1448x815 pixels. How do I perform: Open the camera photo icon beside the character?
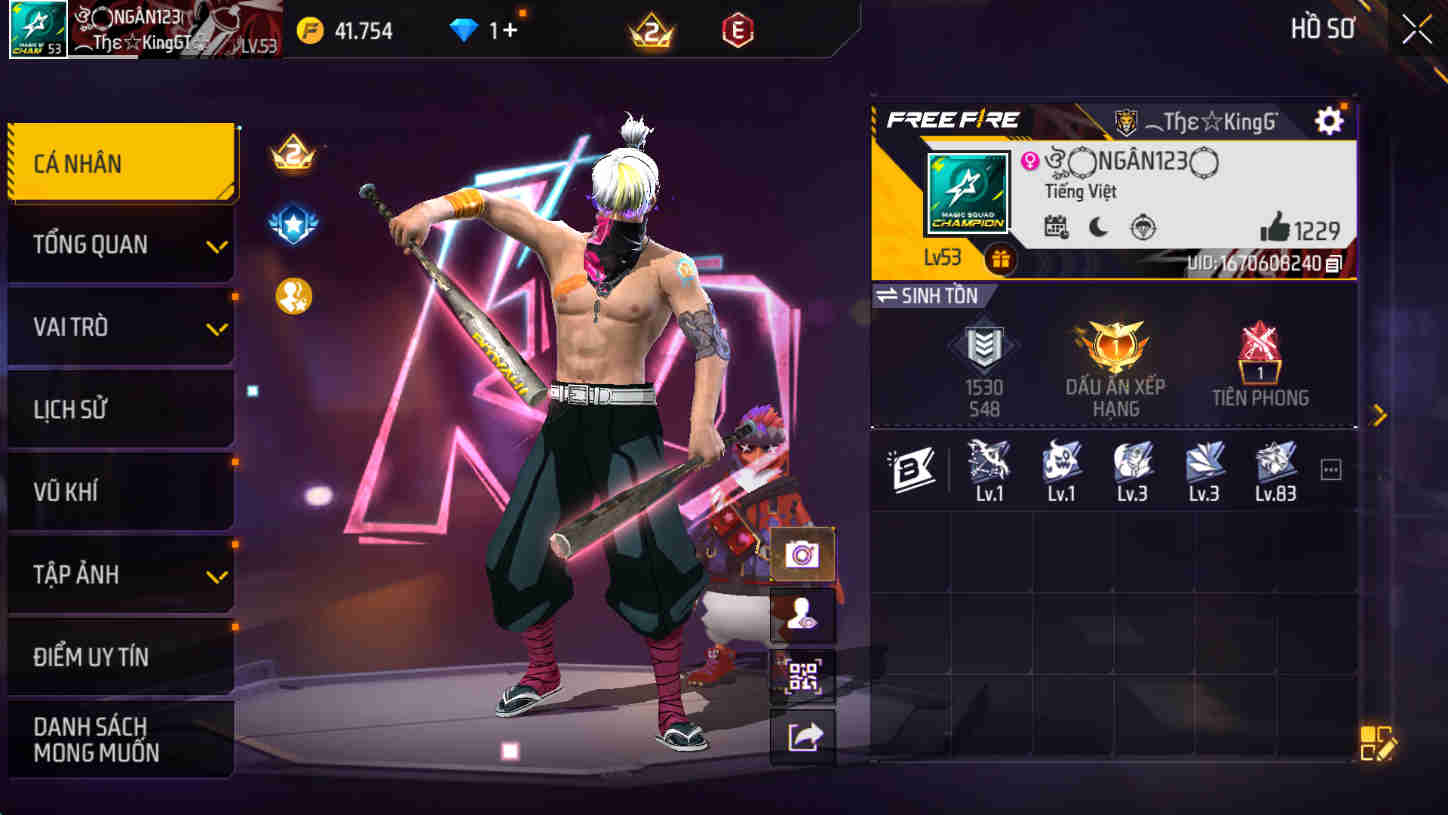[803, 552]
